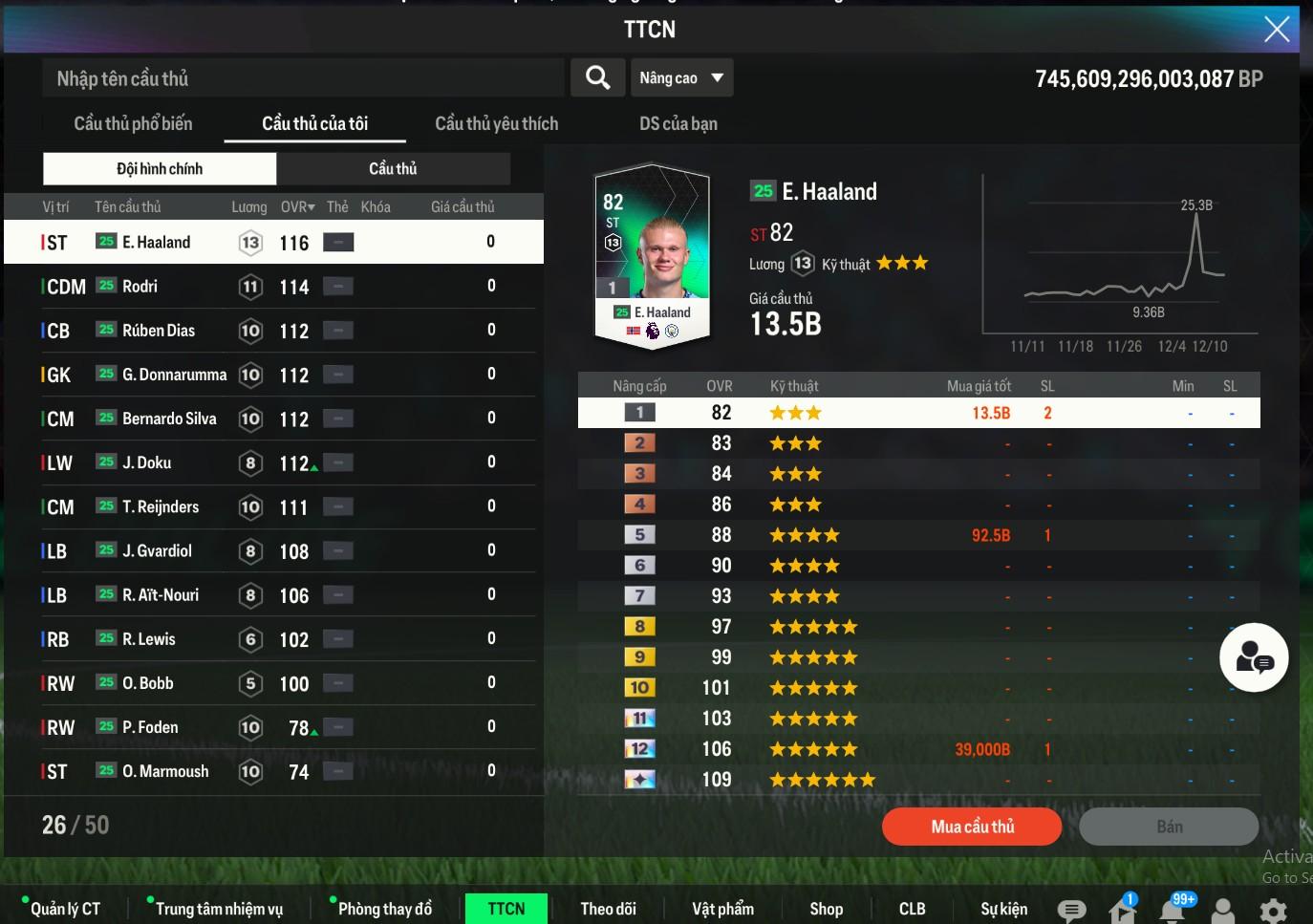The height and width of the screenshot is (924, 1313).
Task: Open the Shop menu
Action: pyautogui.click(x=826, y=909)
